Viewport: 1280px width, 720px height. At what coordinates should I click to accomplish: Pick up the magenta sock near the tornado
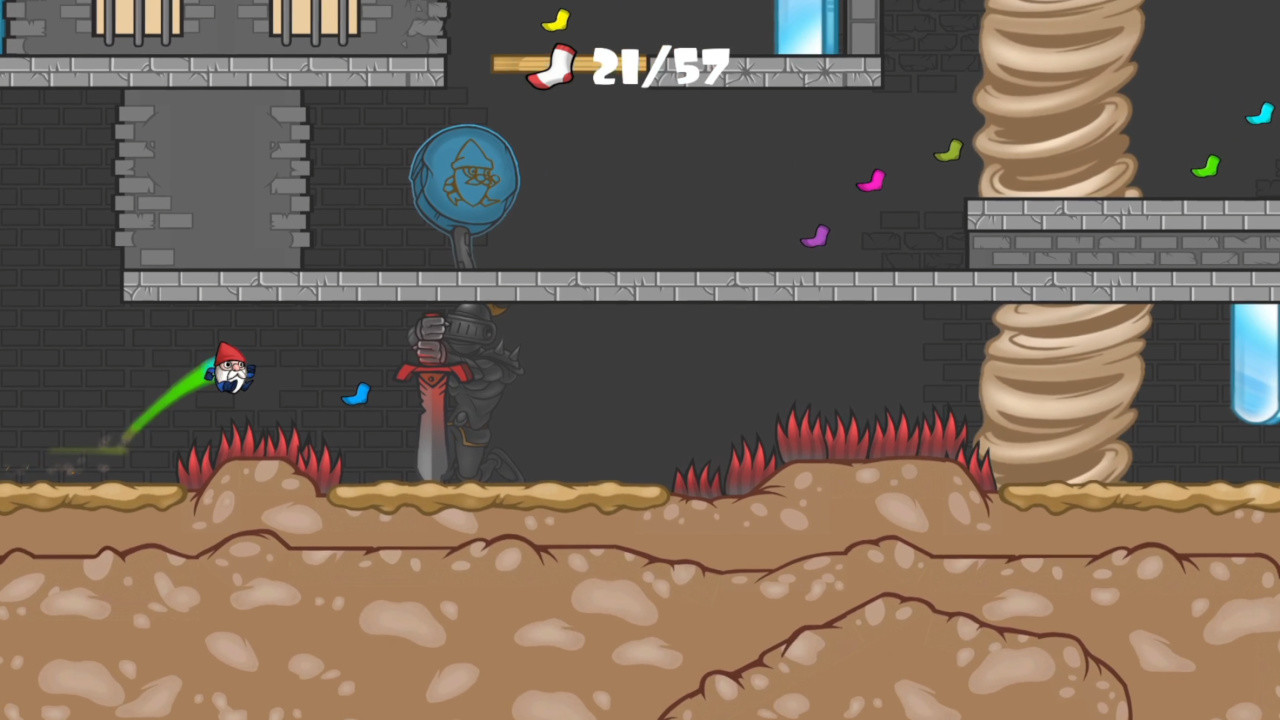872,181
